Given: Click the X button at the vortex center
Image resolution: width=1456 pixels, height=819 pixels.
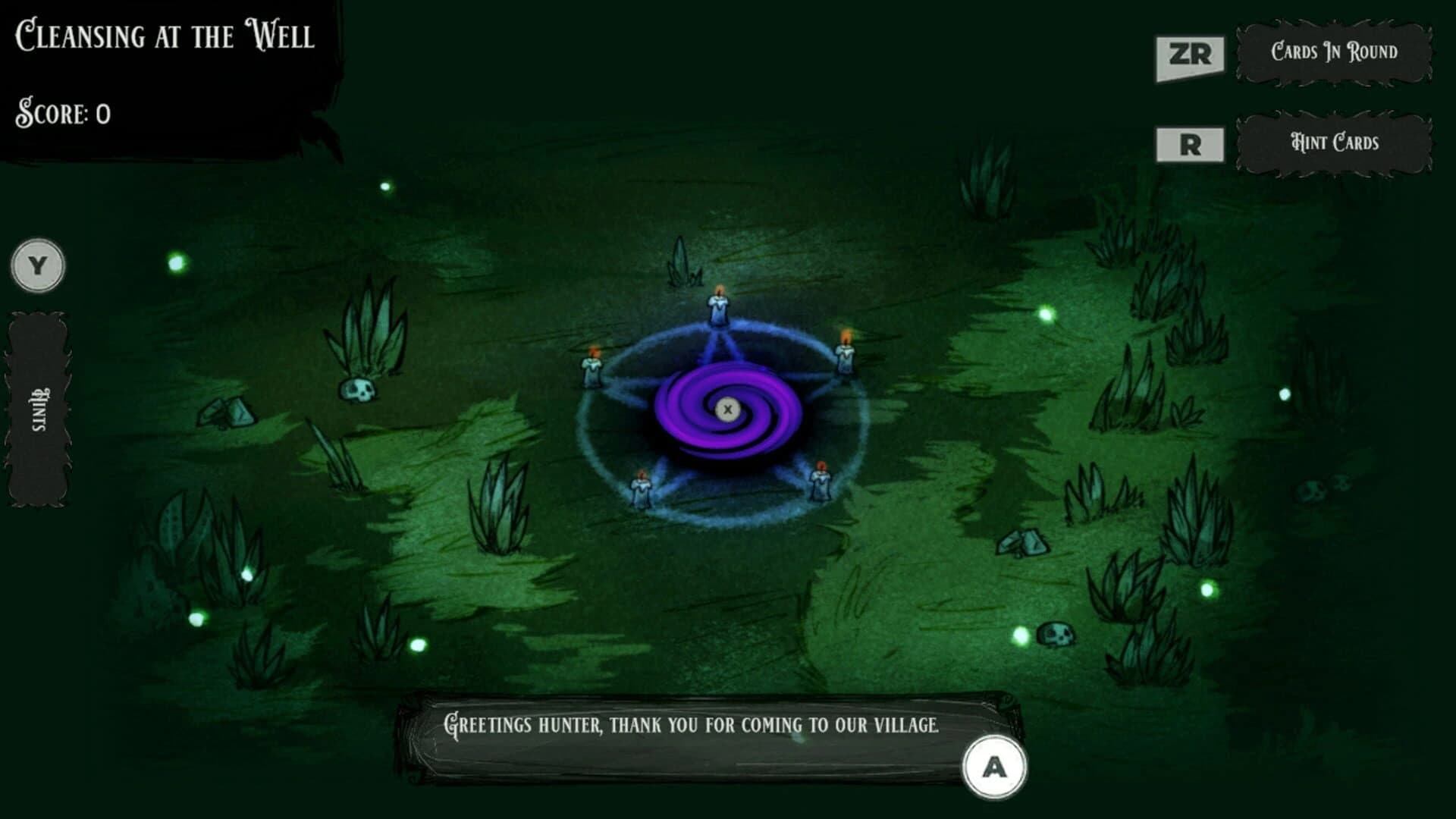Looking at the screenshot, I should (x=728, y=409).
